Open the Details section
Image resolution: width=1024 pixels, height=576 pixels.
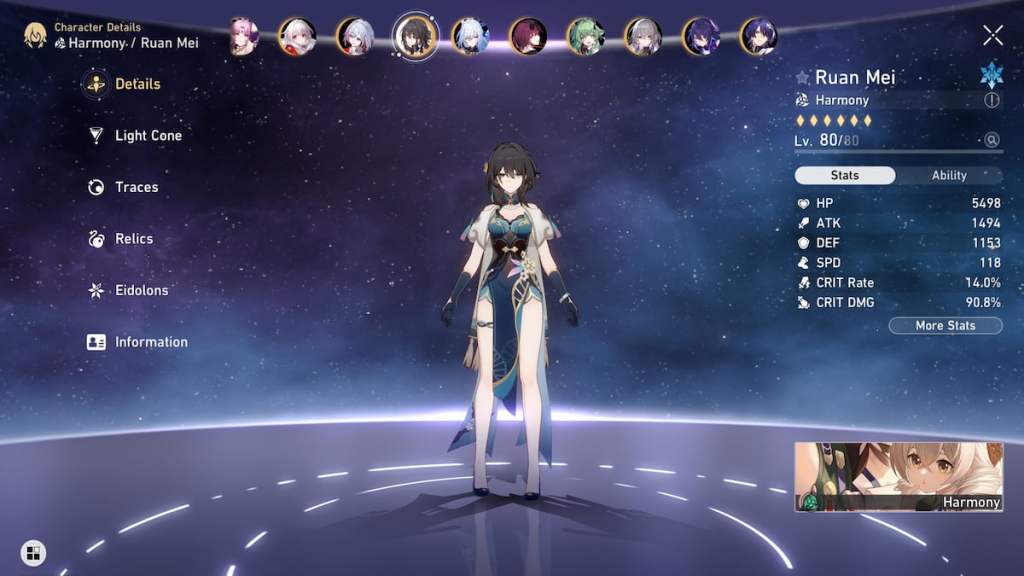137,84
